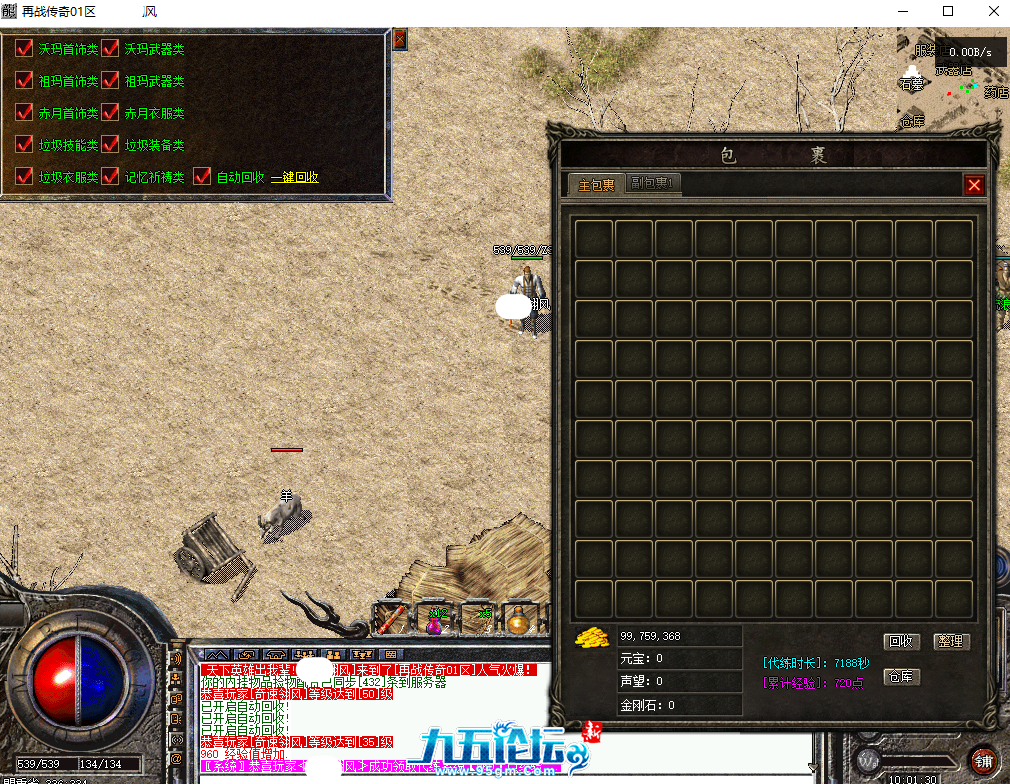The width and height of the screenshot is (1010, 784).
Task: Sort the bag with the 整理 button
Action: tap(951, 642)
